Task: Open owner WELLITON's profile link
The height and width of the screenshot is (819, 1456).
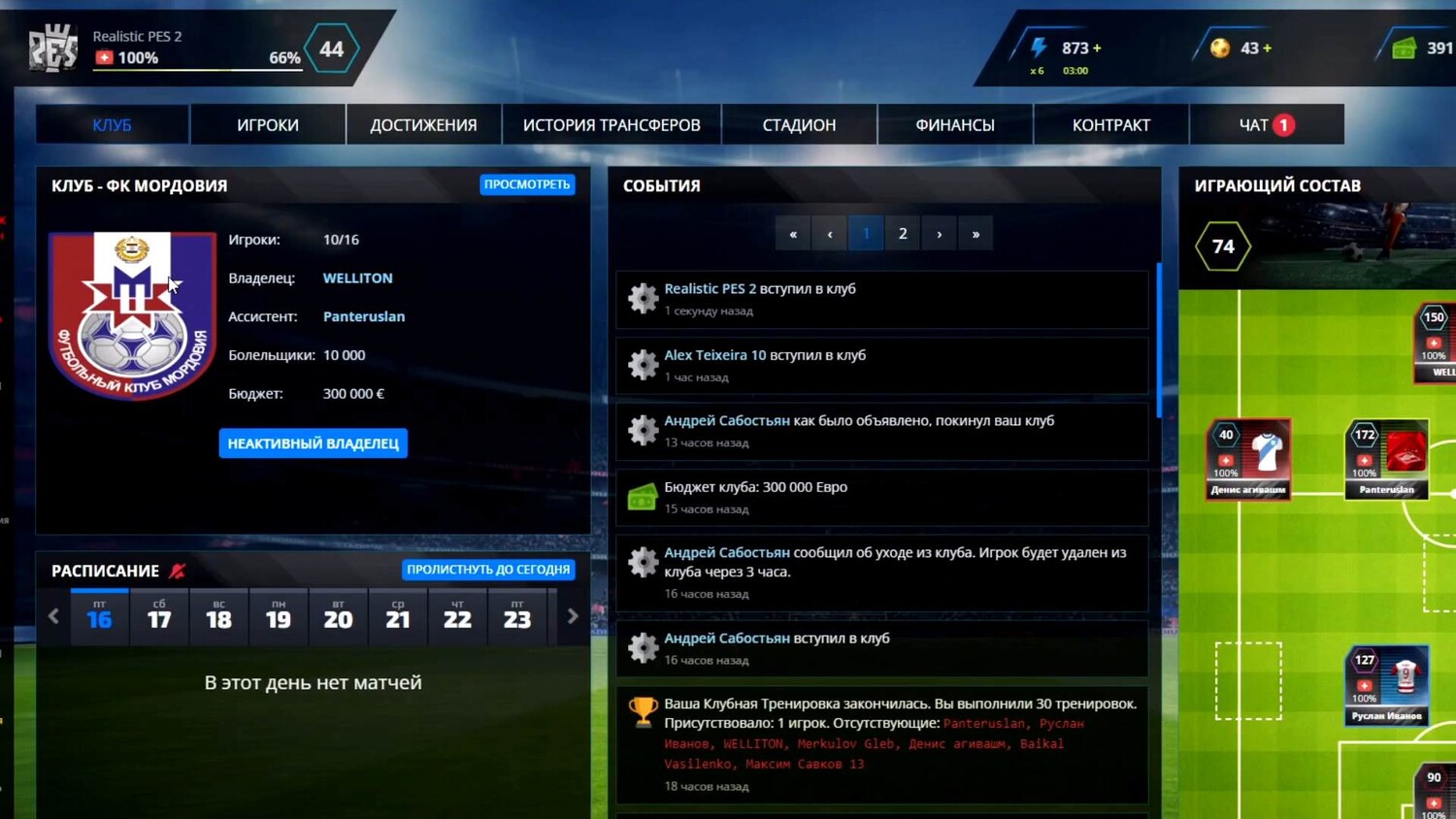Action: pyautogui.click(x=357, y=278)
